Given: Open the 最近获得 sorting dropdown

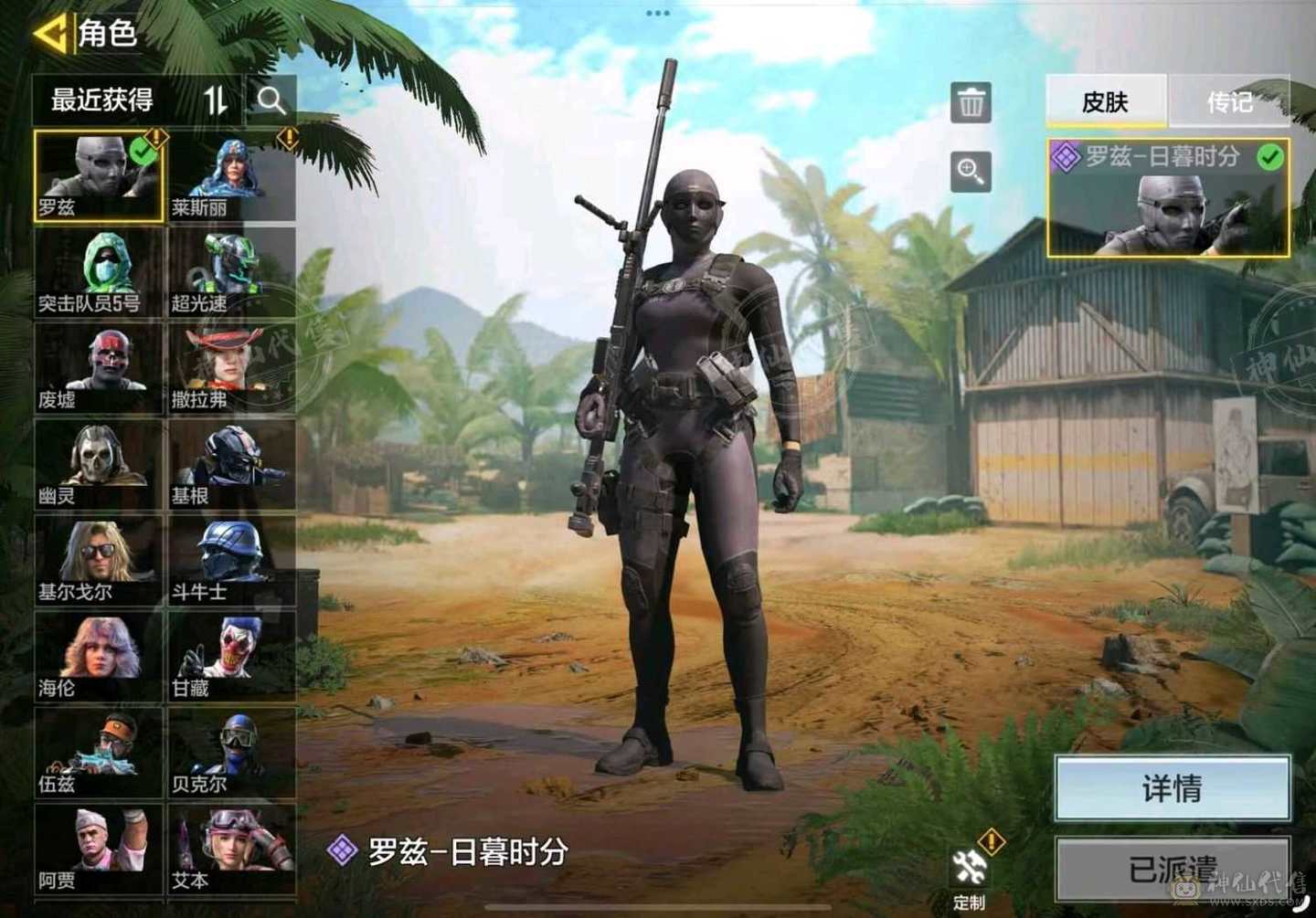Looking at the screenshot, I should [102, 100].
